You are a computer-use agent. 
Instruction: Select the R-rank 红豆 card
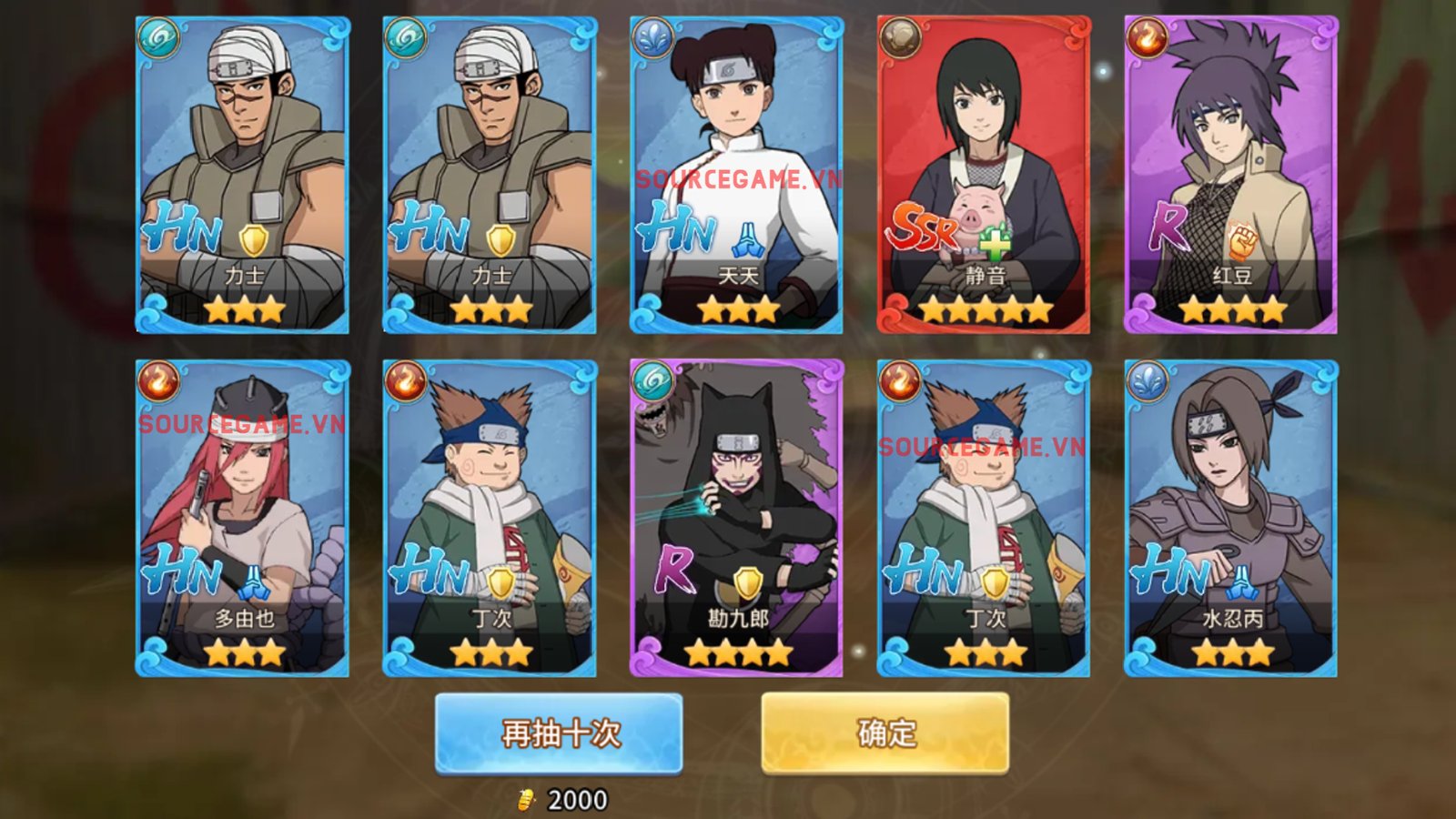(1231, 175)
